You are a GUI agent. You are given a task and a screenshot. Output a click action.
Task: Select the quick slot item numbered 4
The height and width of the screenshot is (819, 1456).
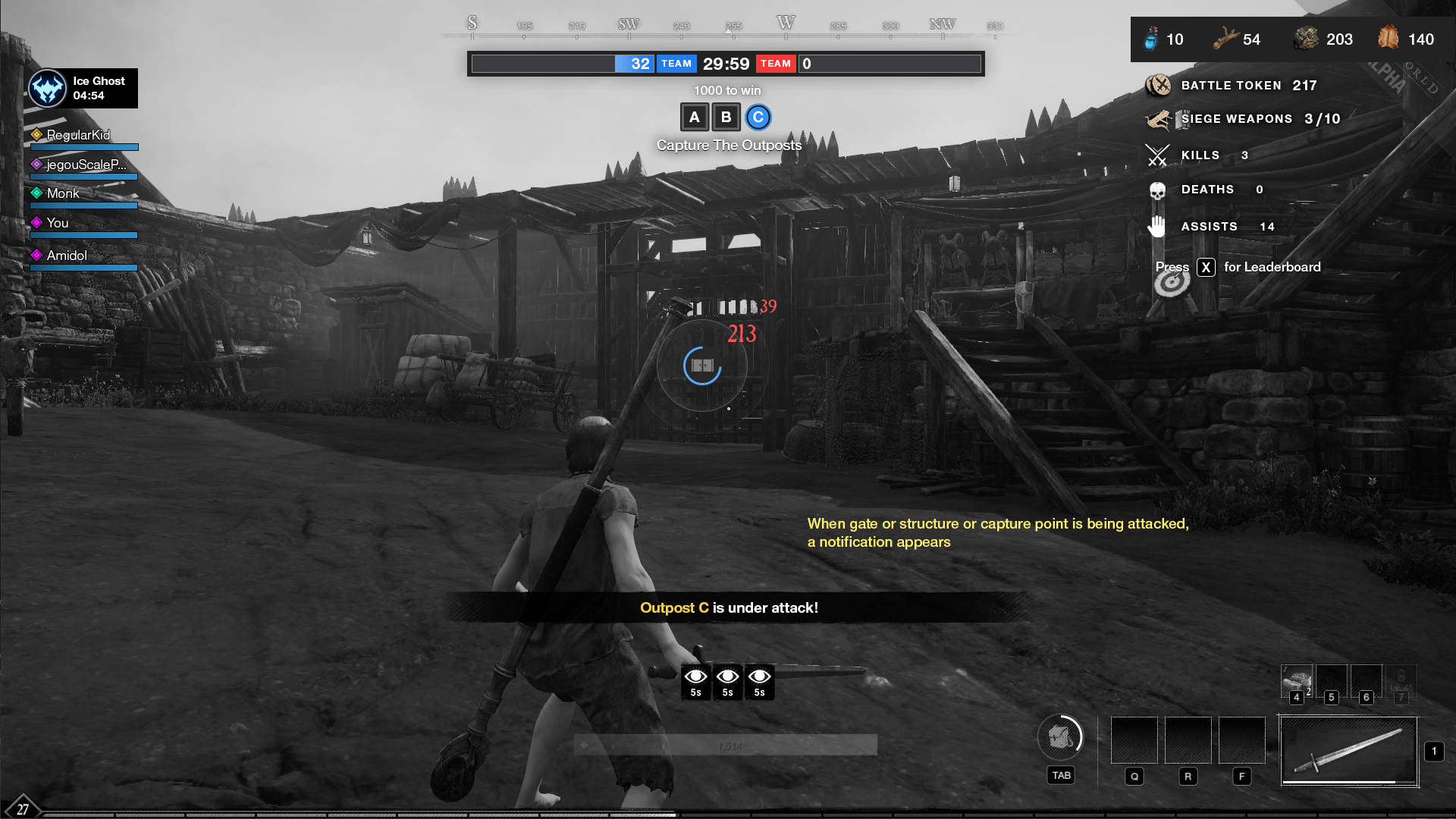coord(1297,681)
